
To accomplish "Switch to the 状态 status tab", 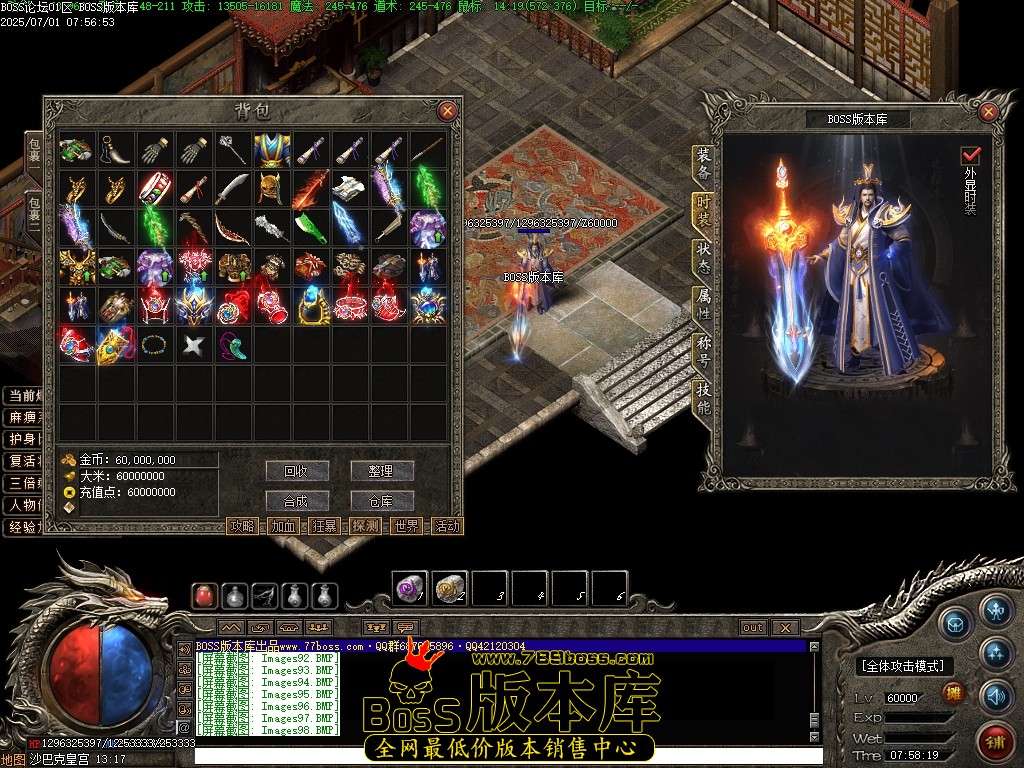I will 703,259.
